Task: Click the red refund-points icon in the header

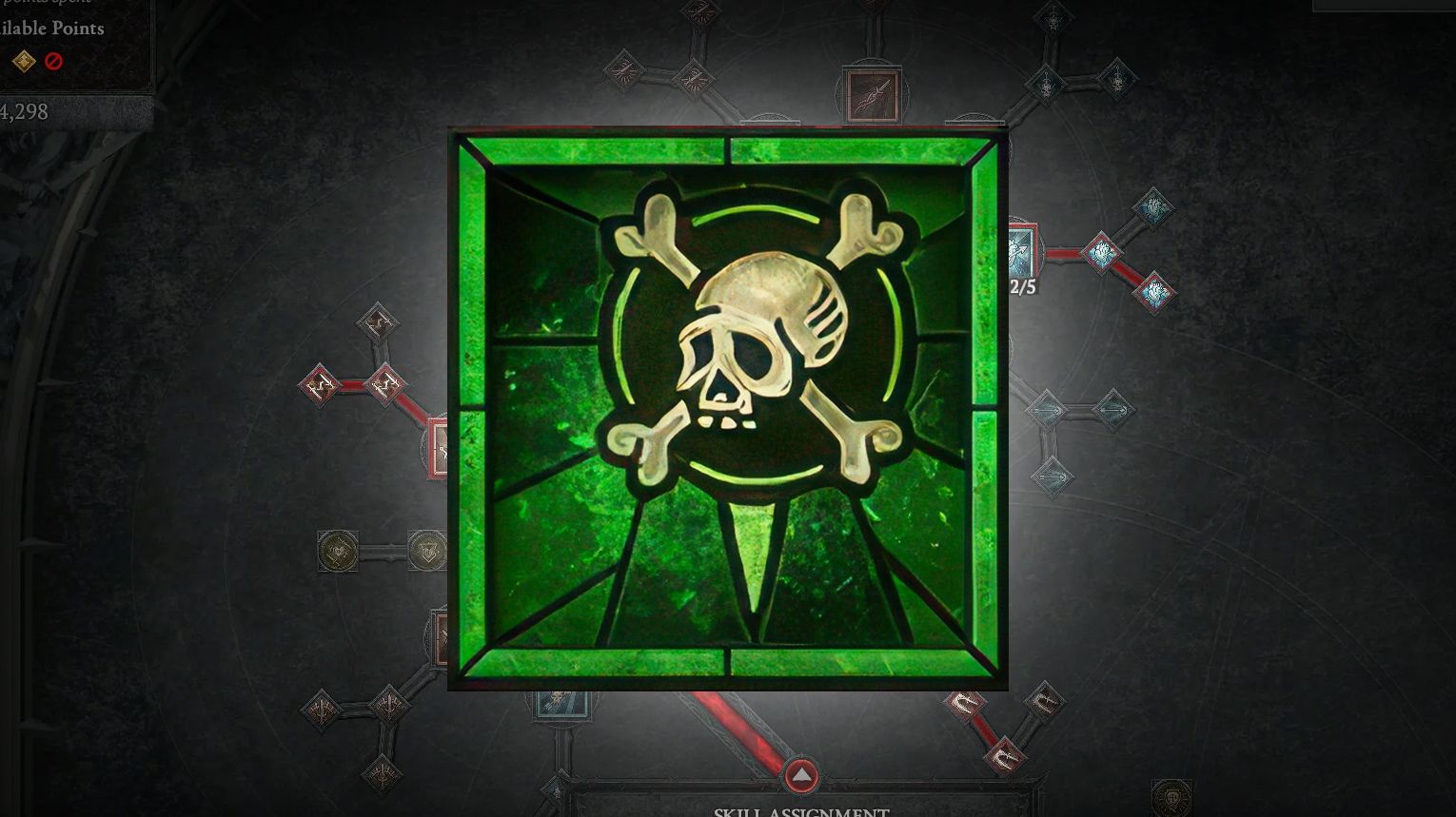Action: 53,62
